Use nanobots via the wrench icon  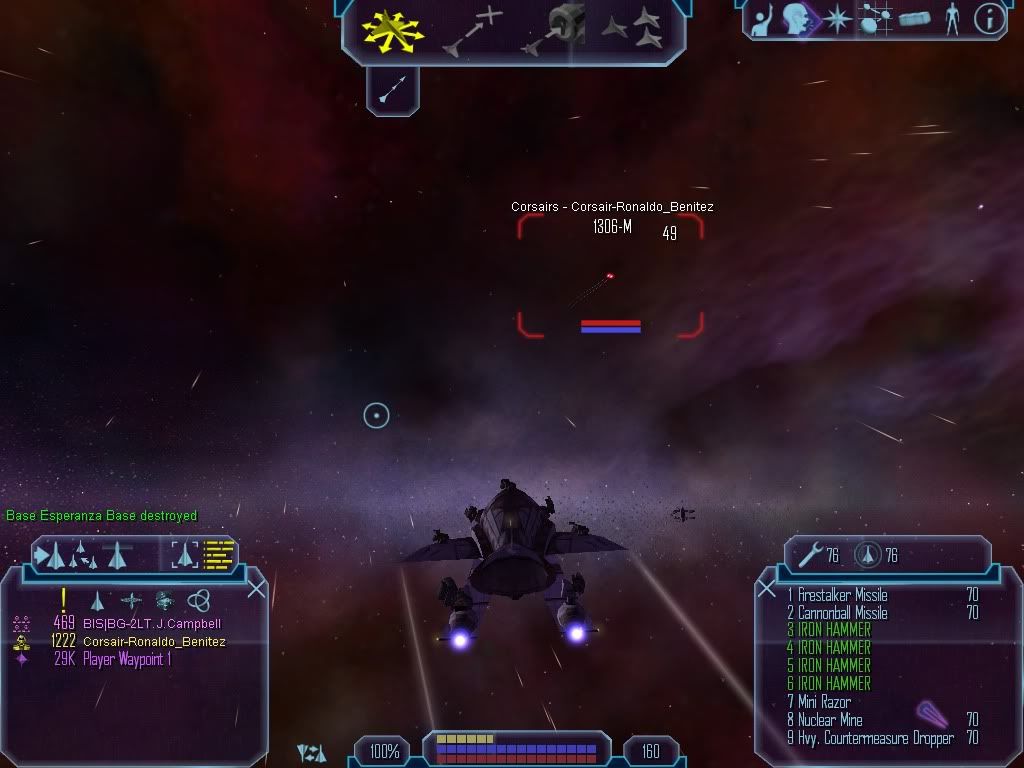(806, 555)
